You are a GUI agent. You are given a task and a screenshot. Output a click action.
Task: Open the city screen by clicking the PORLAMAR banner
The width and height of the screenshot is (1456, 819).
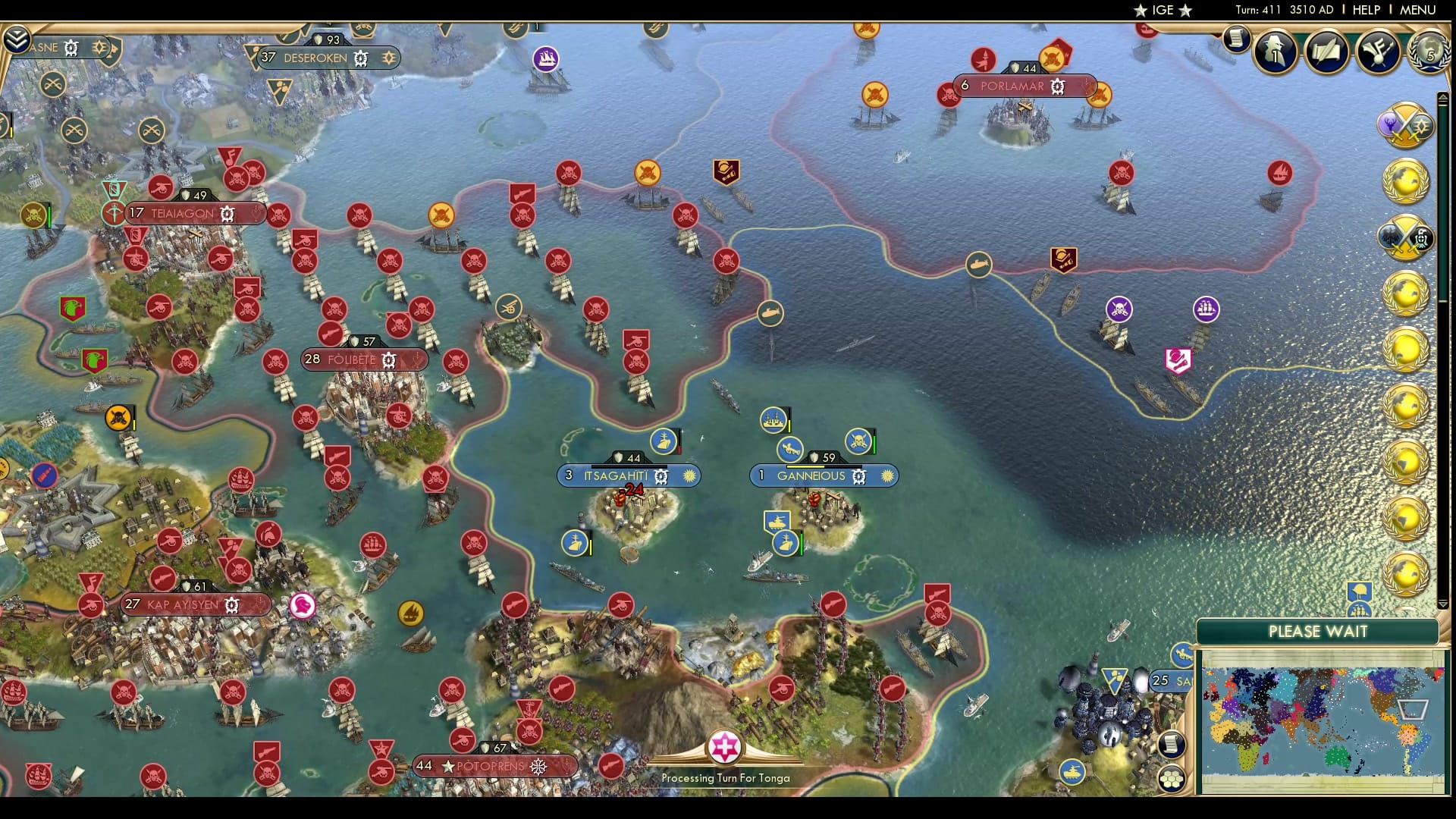1016,86
